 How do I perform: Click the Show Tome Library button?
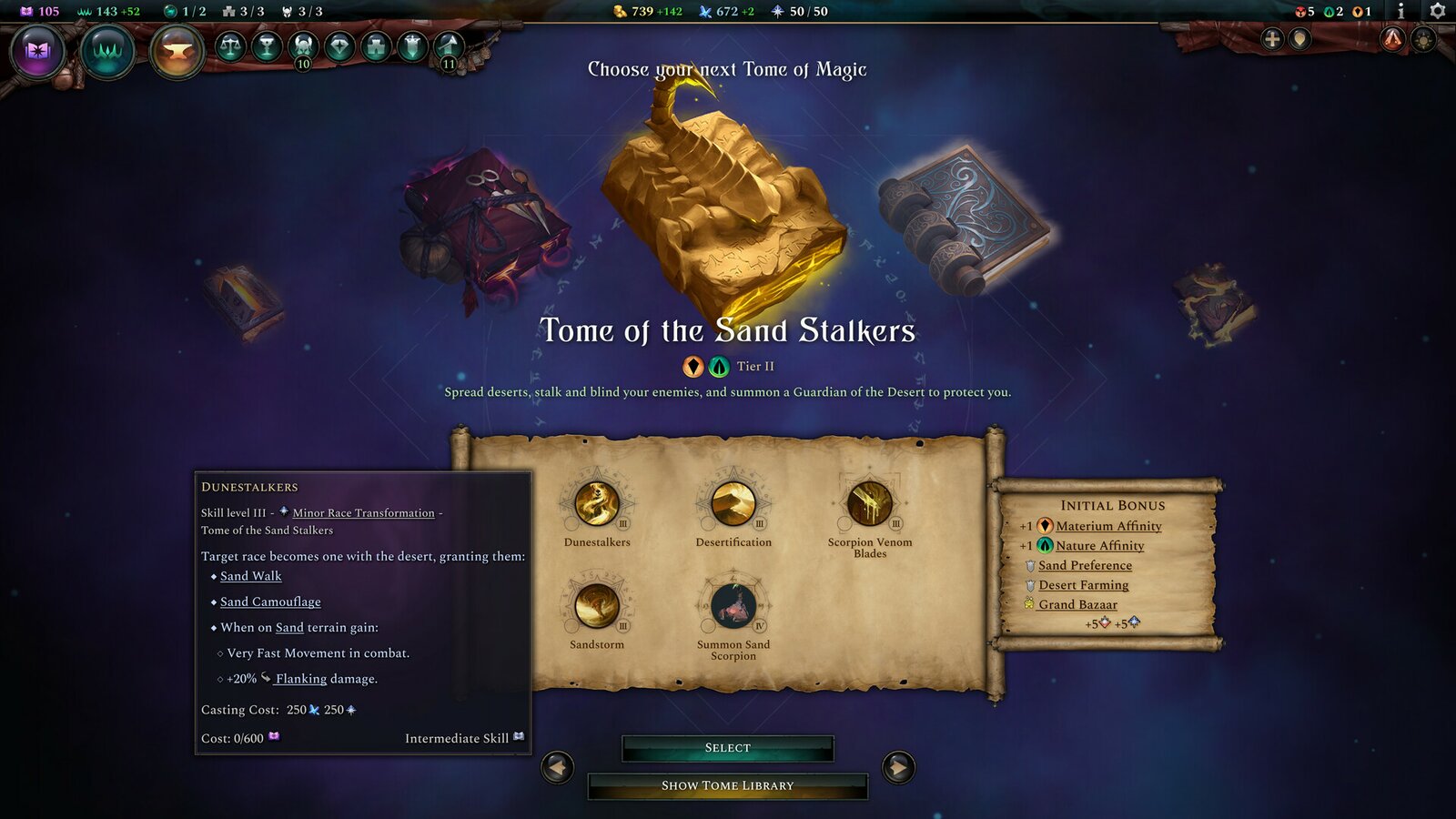726,784
